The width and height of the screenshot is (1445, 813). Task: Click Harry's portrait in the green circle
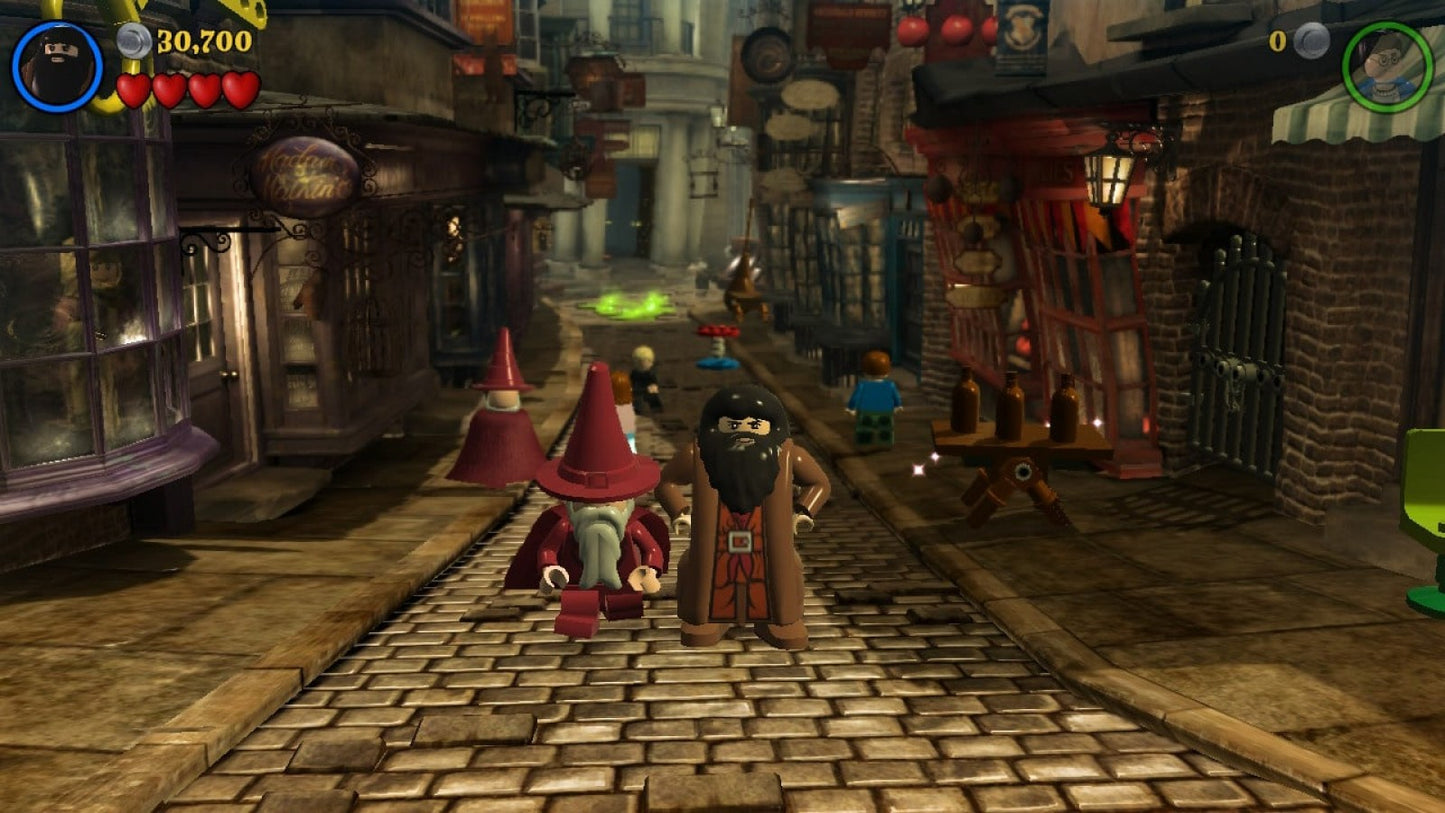1384,66
